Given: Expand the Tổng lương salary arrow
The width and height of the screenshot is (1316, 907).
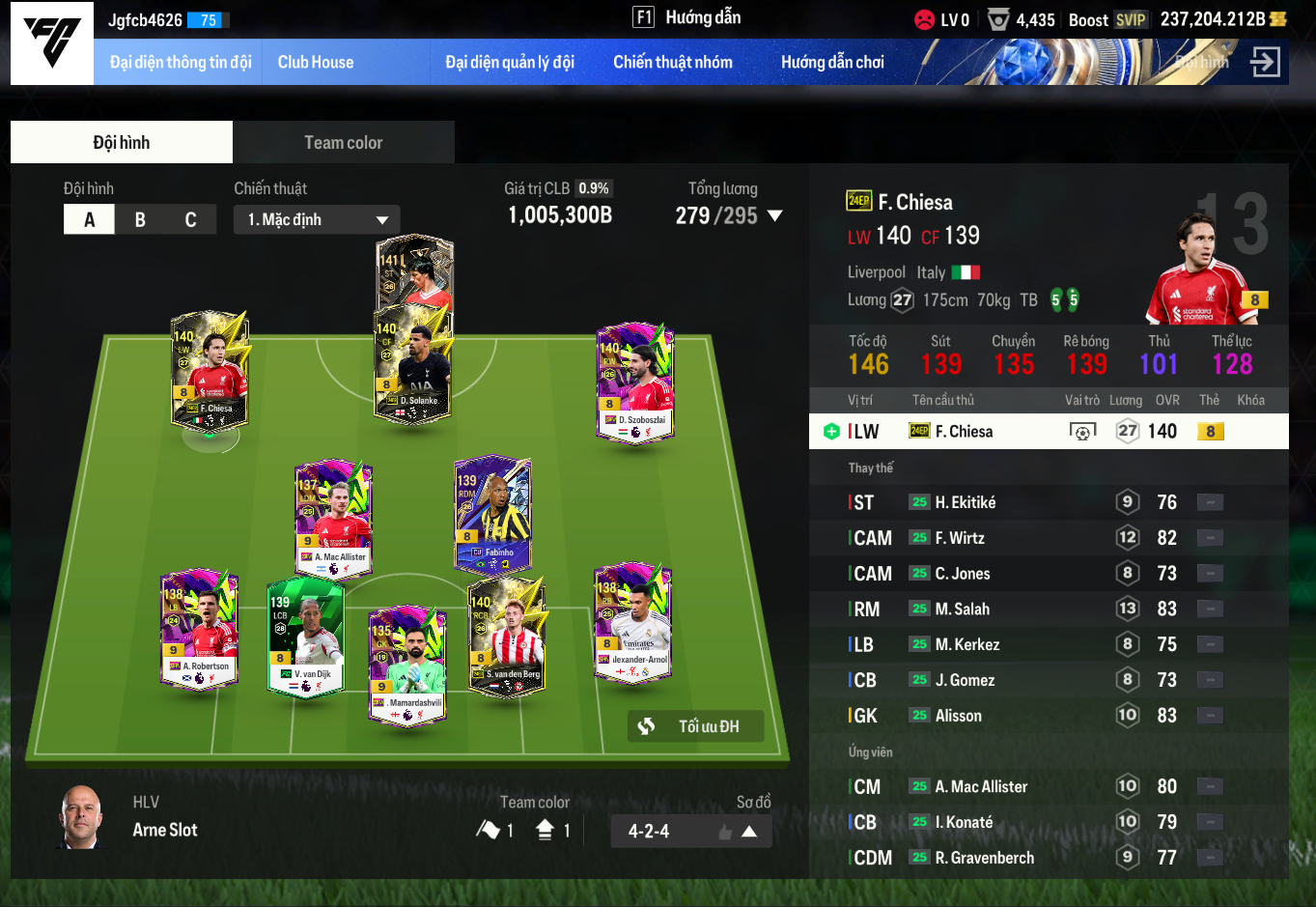Looking at the screenshot, I should (x=775, y=215).
